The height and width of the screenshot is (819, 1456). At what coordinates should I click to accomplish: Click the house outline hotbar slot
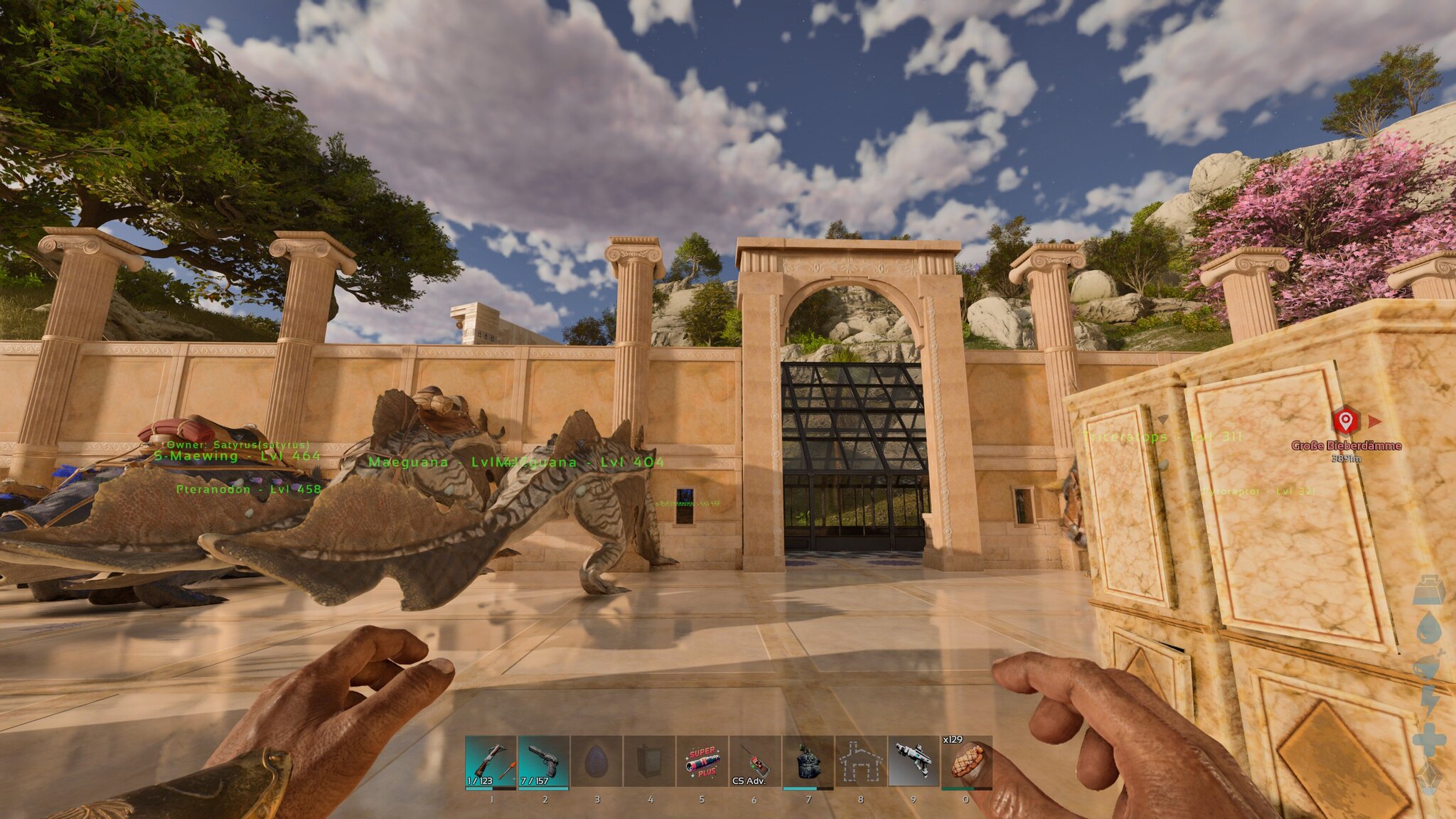pos(860,762)
